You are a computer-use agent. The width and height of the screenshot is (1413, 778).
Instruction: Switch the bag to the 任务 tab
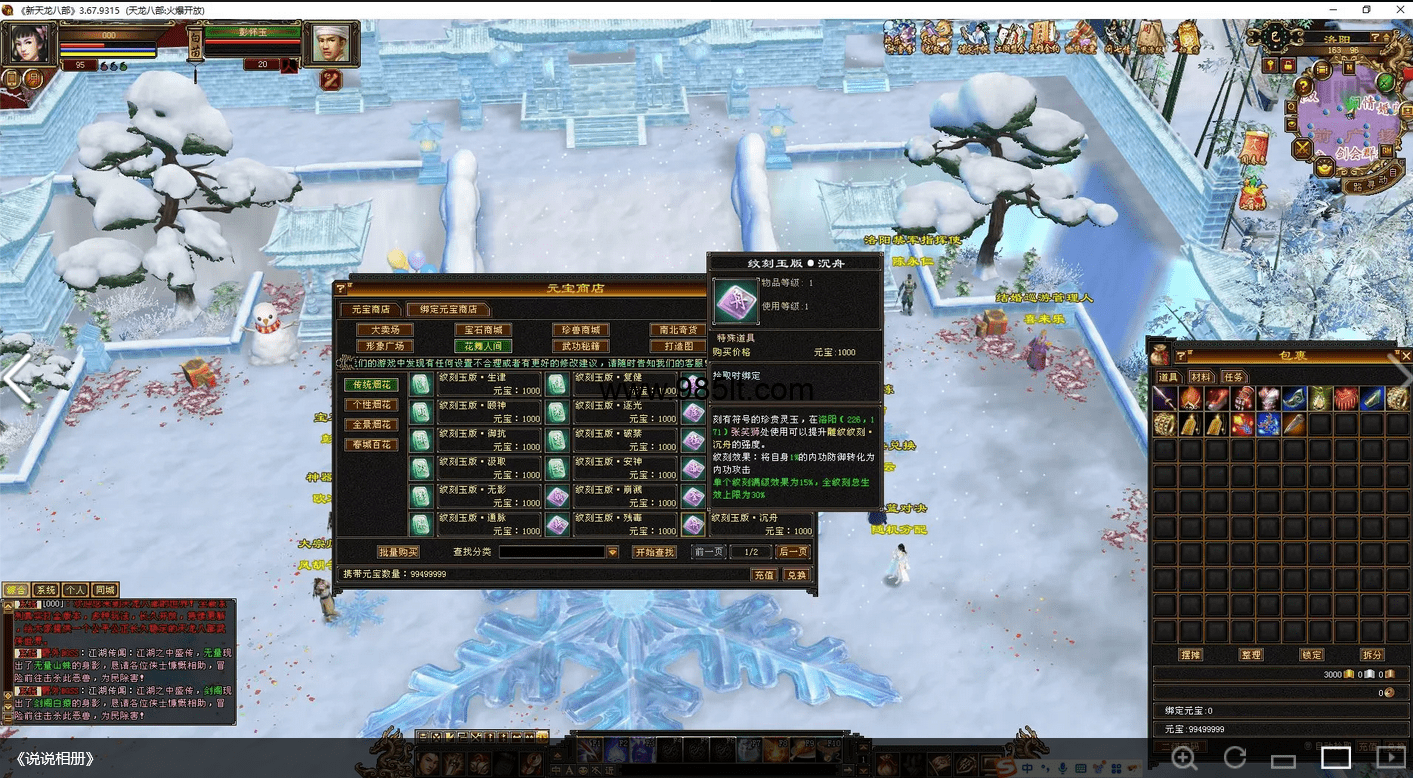click(1234, 377)
